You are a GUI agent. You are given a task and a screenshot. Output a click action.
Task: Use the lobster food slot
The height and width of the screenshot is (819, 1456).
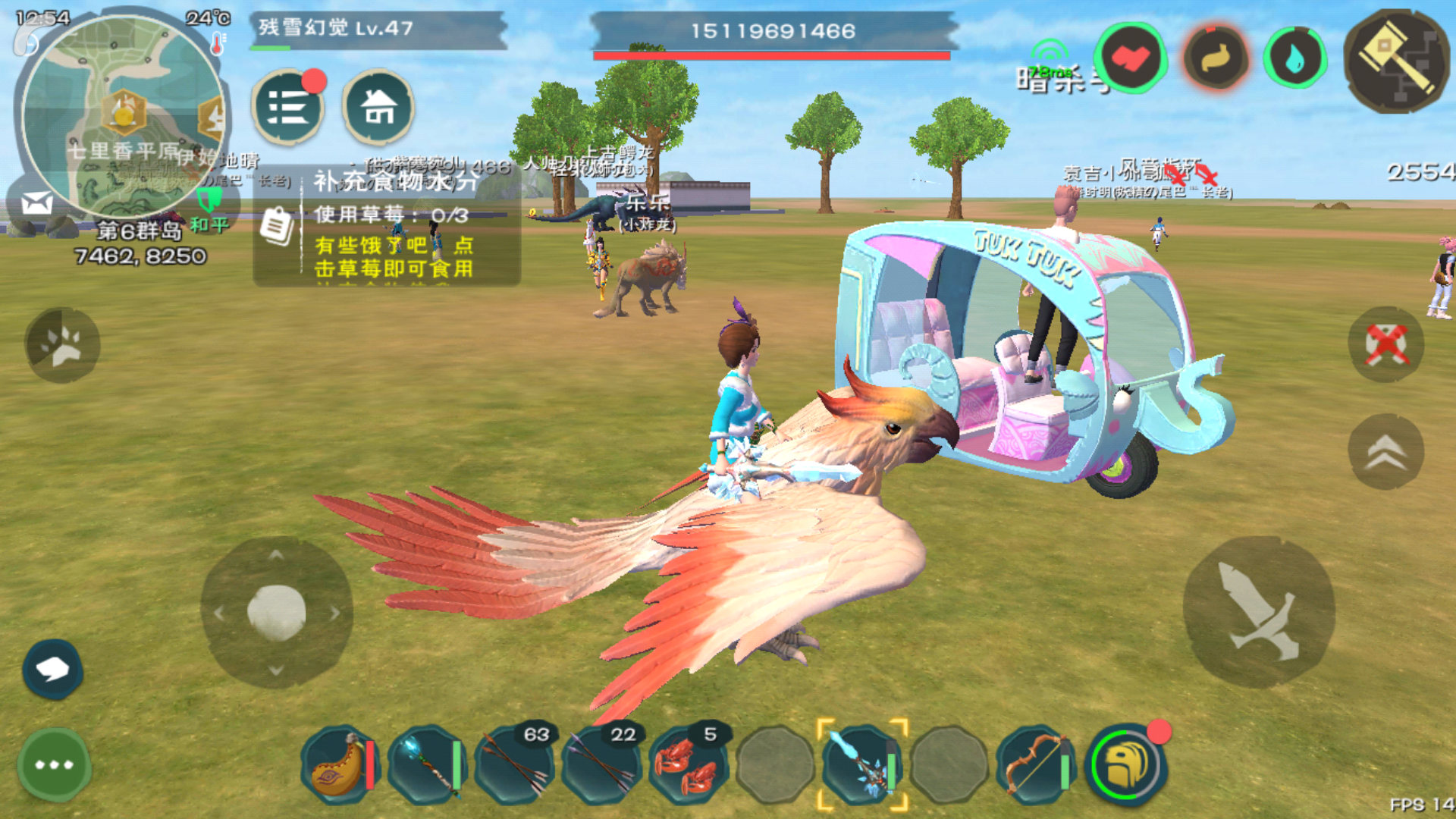687,764
